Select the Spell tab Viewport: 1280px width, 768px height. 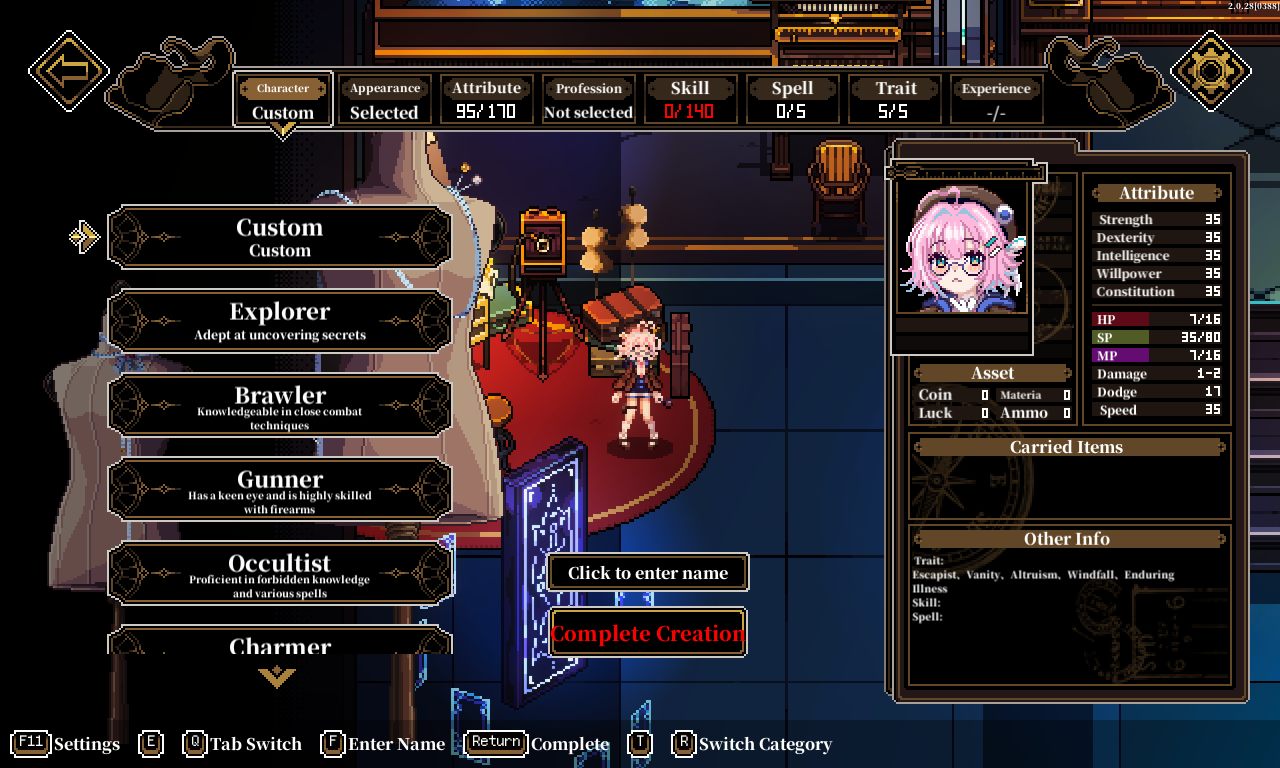tap(792, 100)
